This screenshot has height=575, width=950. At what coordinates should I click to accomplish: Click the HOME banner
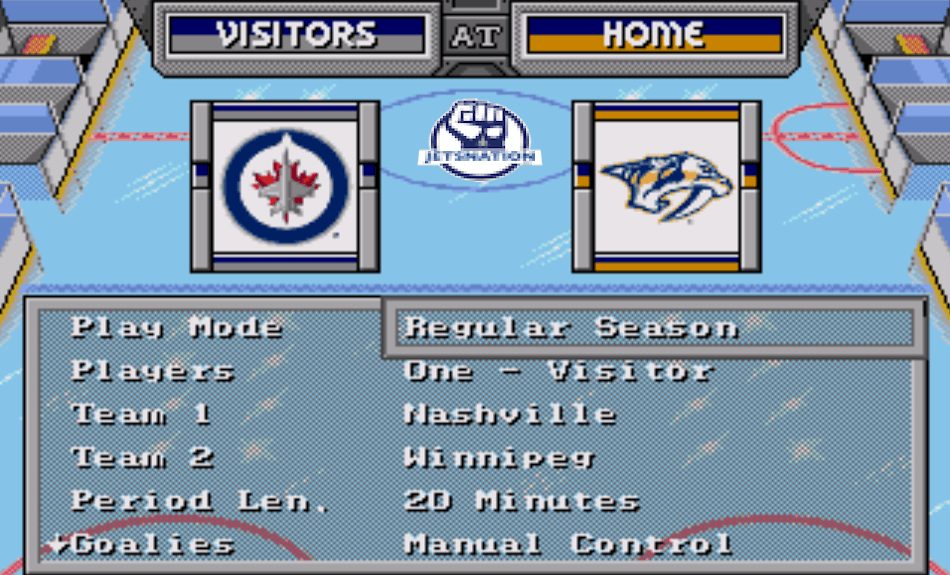(654, 35)
